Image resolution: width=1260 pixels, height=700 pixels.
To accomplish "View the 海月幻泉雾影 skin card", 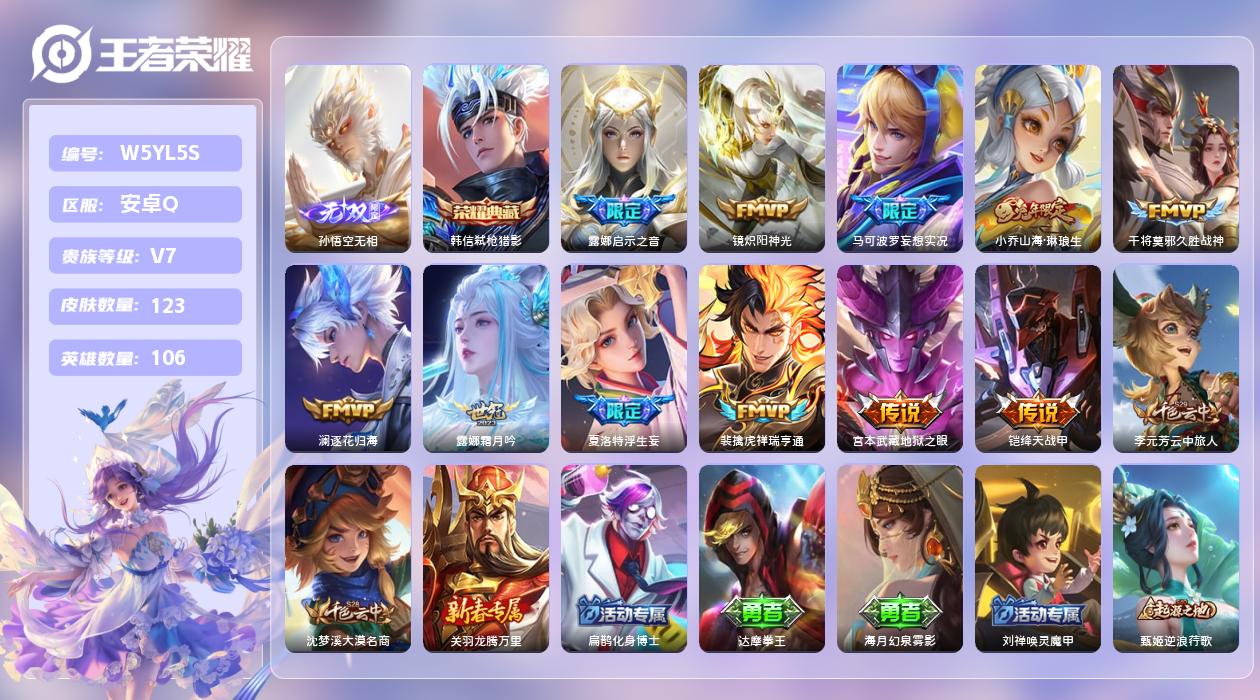I will click(900, 558).
